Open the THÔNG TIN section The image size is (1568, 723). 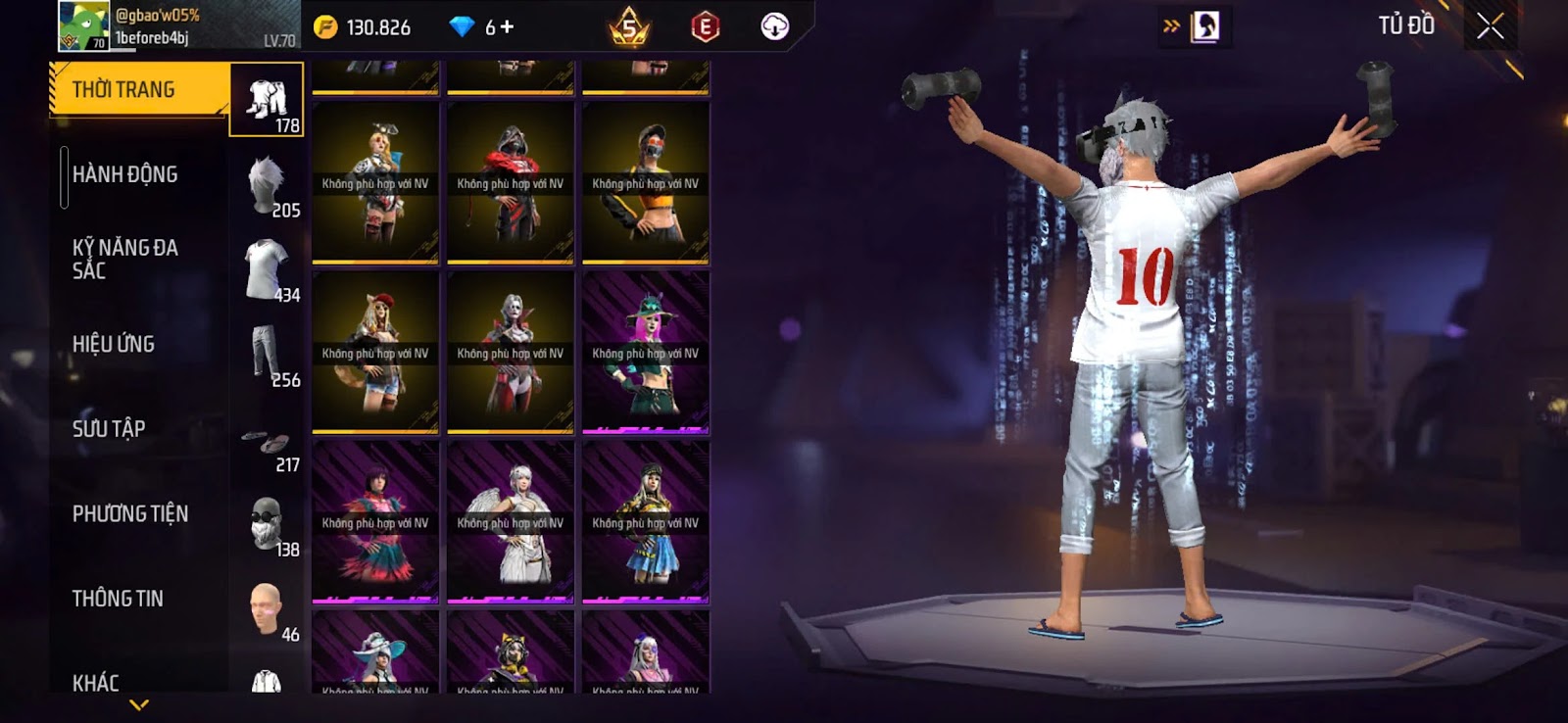click(118, 599)
